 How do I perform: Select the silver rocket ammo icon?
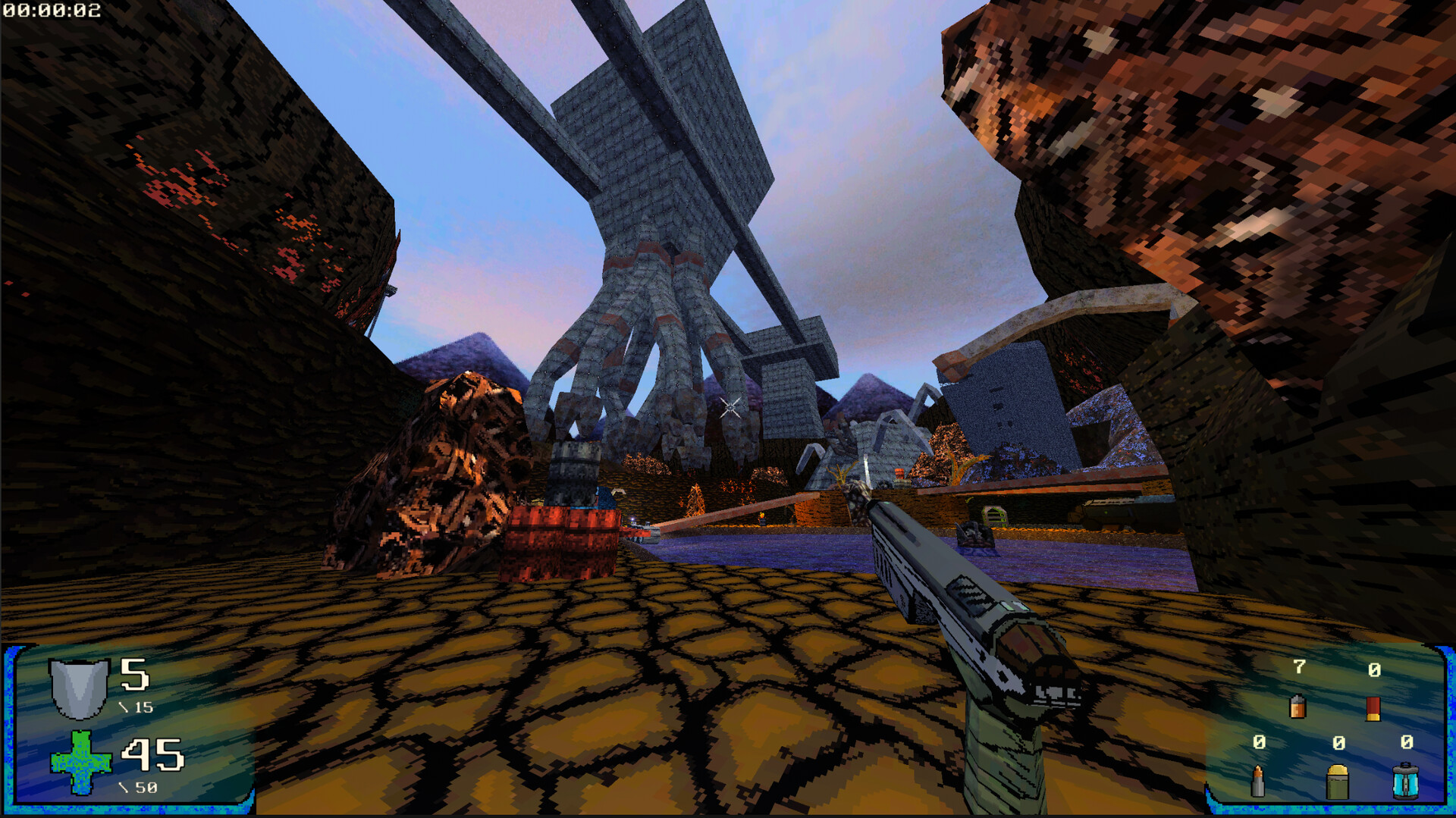pos(1258,782)
